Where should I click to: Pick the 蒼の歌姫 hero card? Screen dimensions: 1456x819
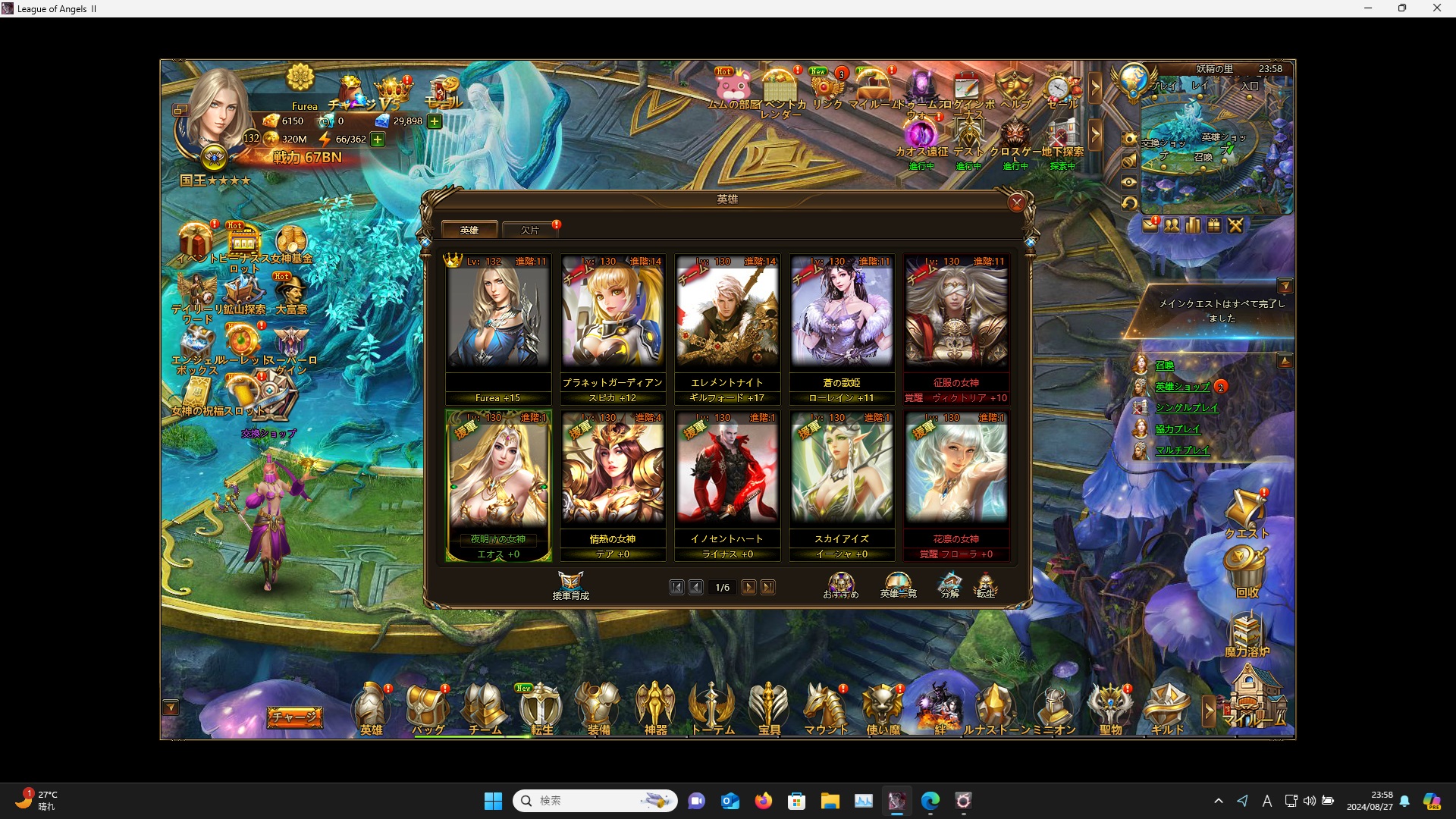[x=842, y=318]
